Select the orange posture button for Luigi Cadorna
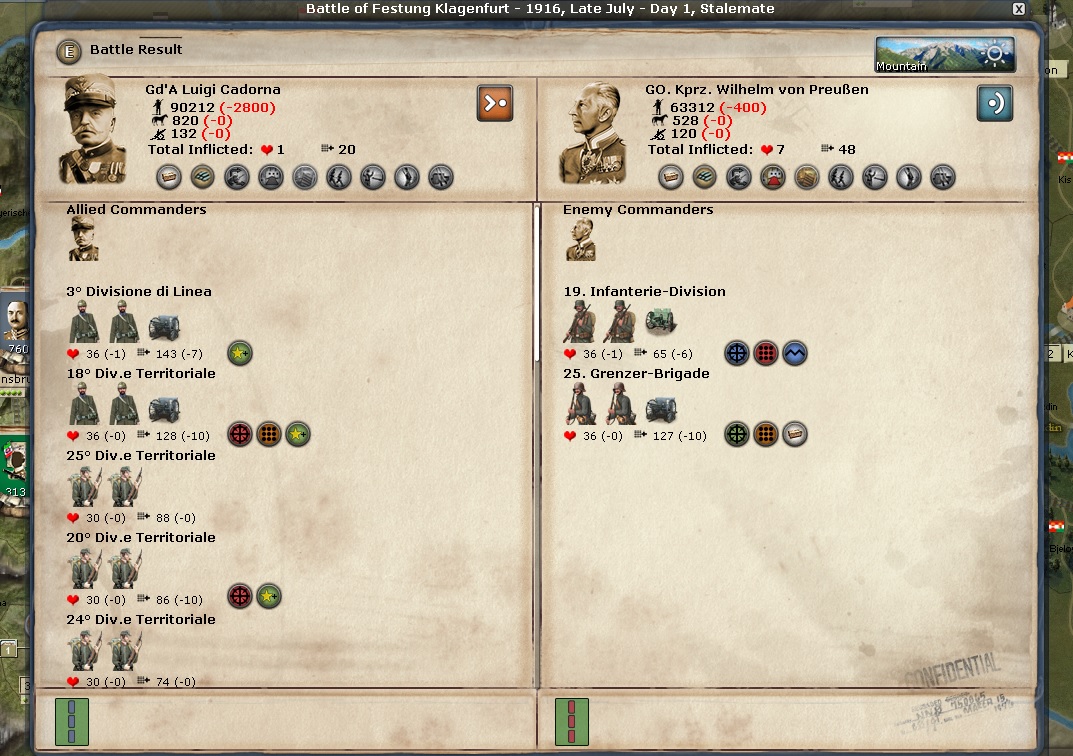The width and height of the screenshot is (1073, 756). click(x=495, y=103)
